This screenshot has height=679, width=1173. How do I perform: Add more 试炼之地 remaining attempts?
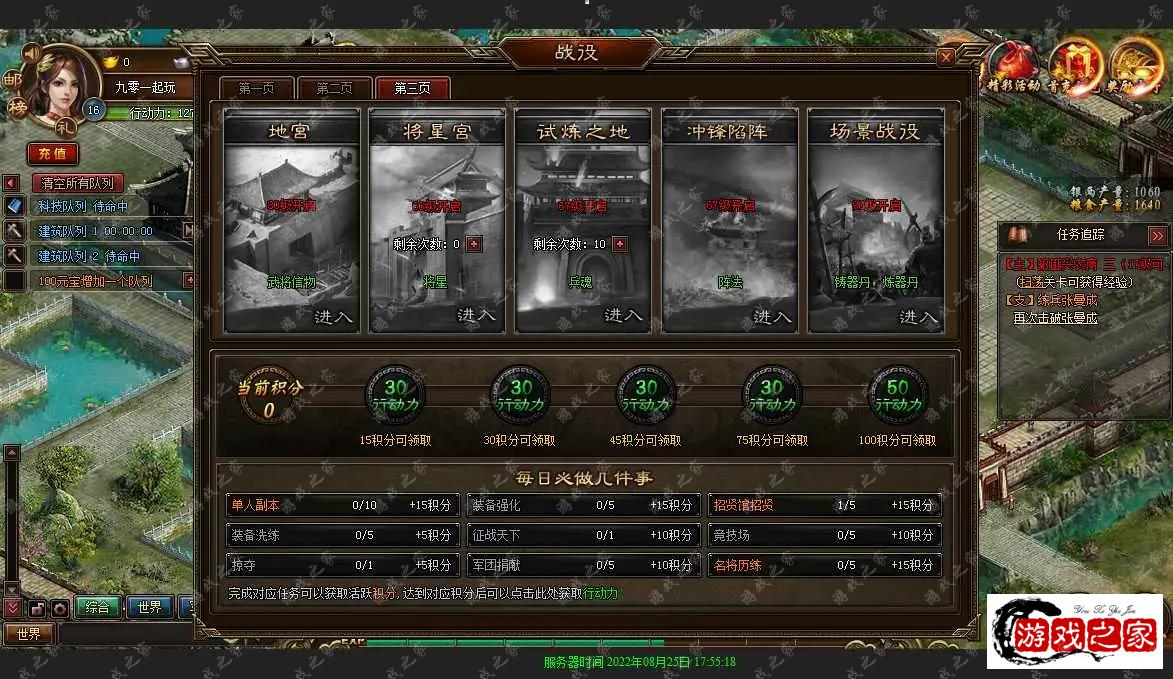click(619, 244)
